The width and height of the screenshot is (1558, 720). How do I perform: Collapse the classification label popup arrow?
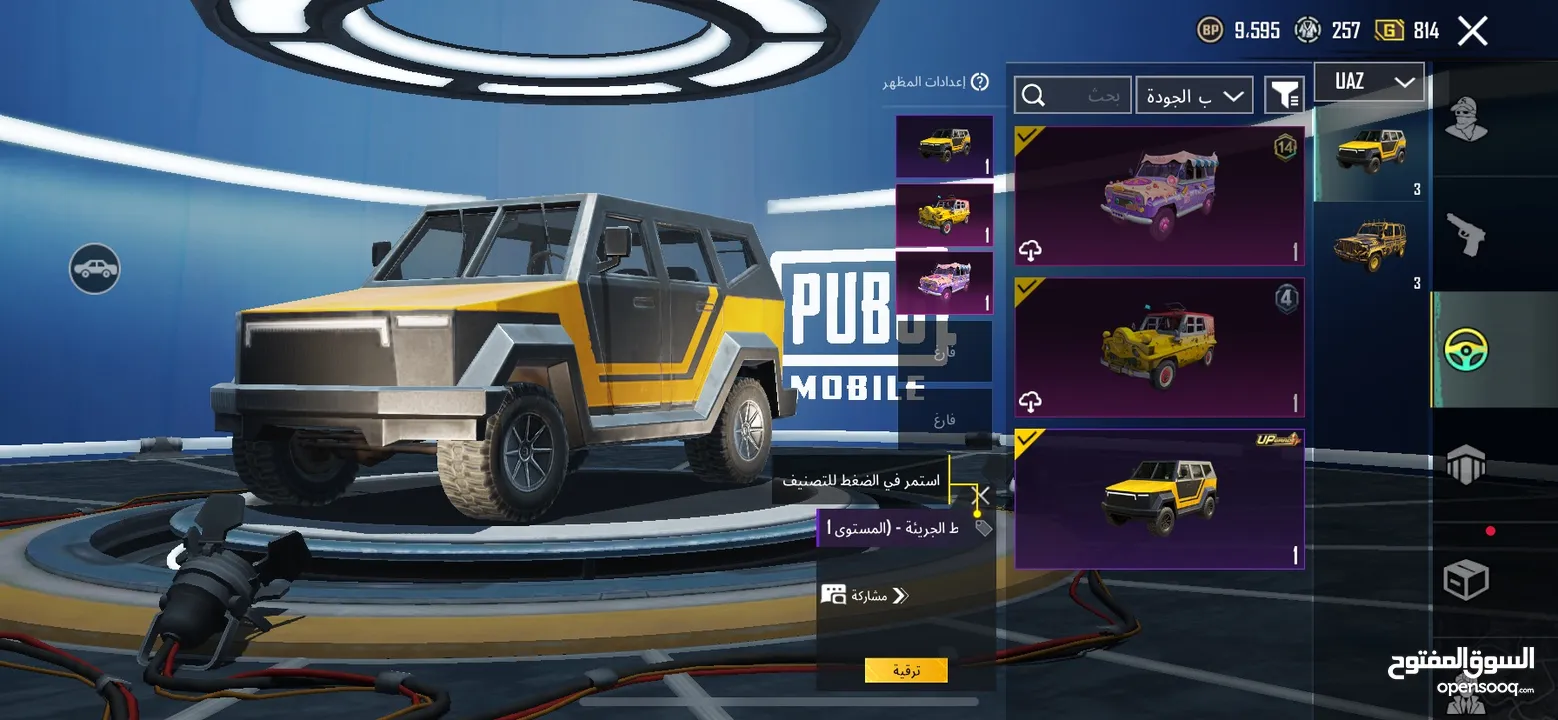981,495
